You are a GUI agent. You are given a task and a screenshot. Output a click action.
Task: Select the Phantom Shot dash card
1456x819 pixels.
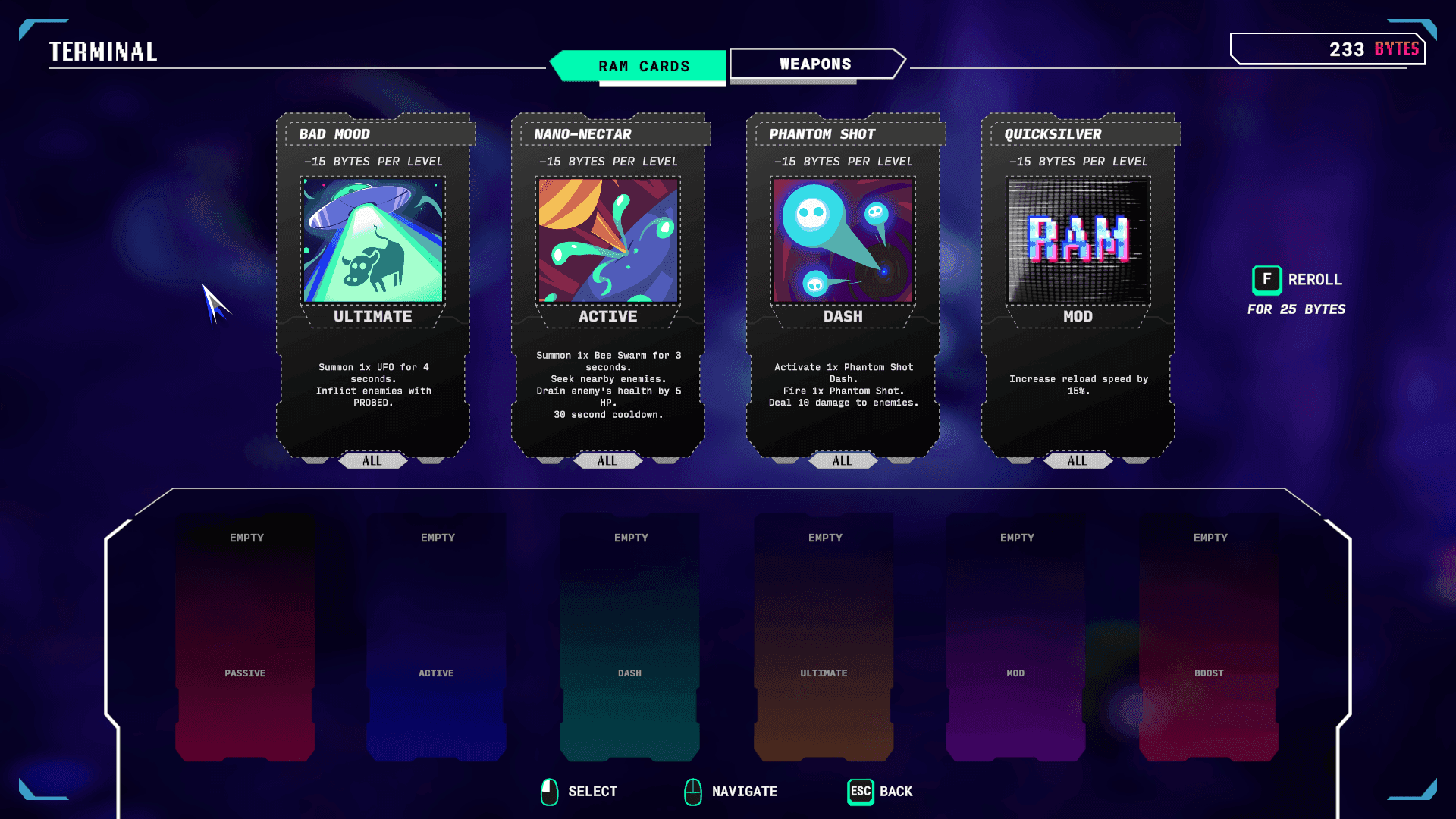point(843,284)
